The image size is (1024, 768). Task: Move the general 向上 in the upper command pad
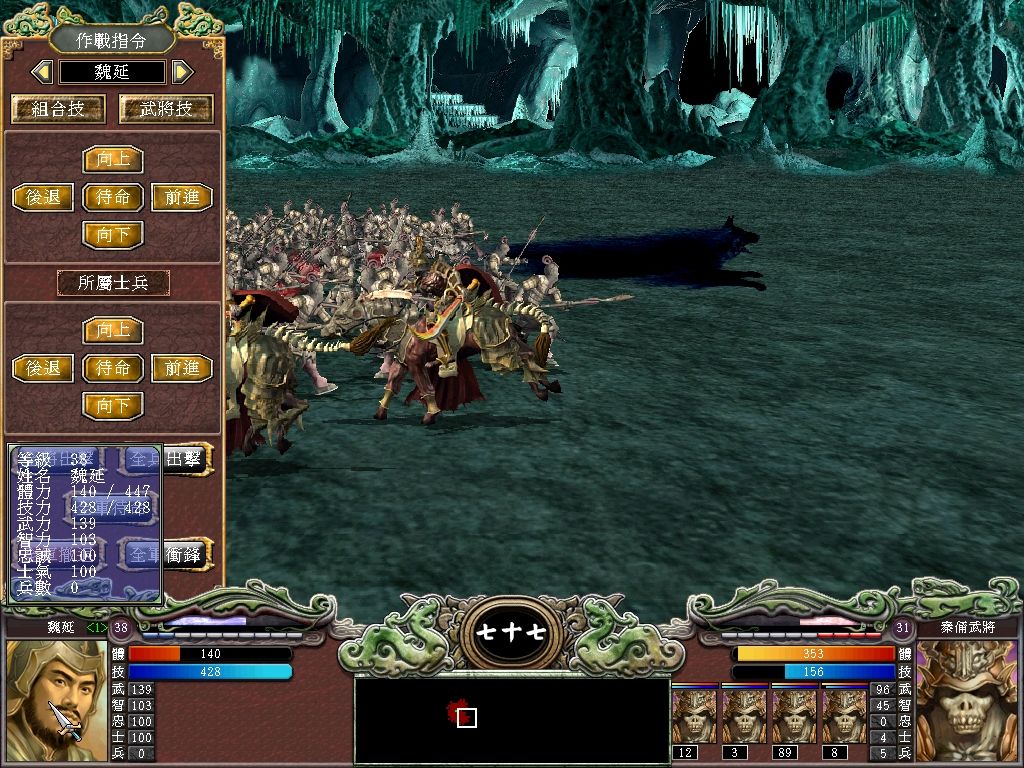tap(113, 160)
